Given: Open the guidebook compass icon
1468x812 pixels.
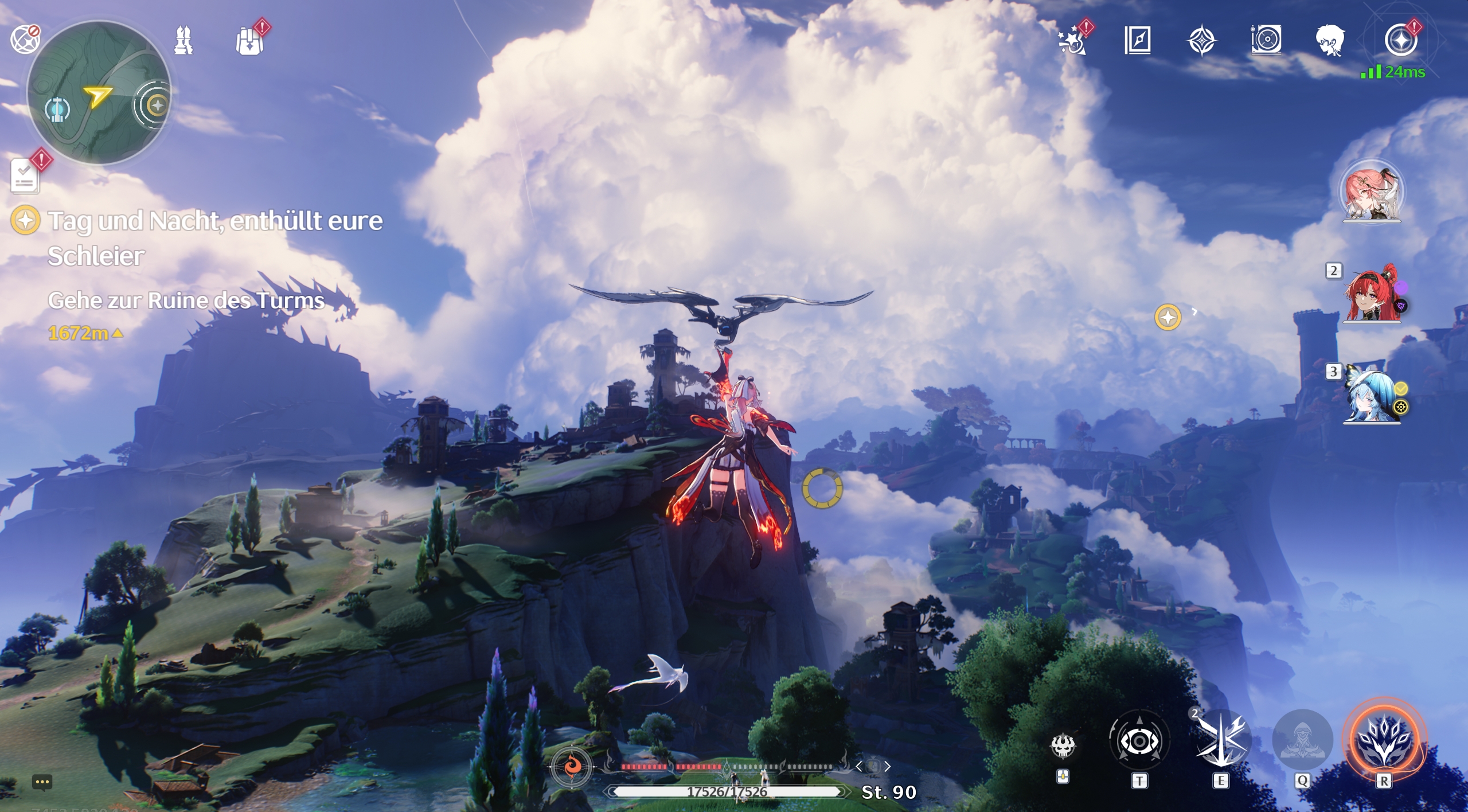Looking at the screenshot, I should pyautogui.click(x=1138, y=40).
